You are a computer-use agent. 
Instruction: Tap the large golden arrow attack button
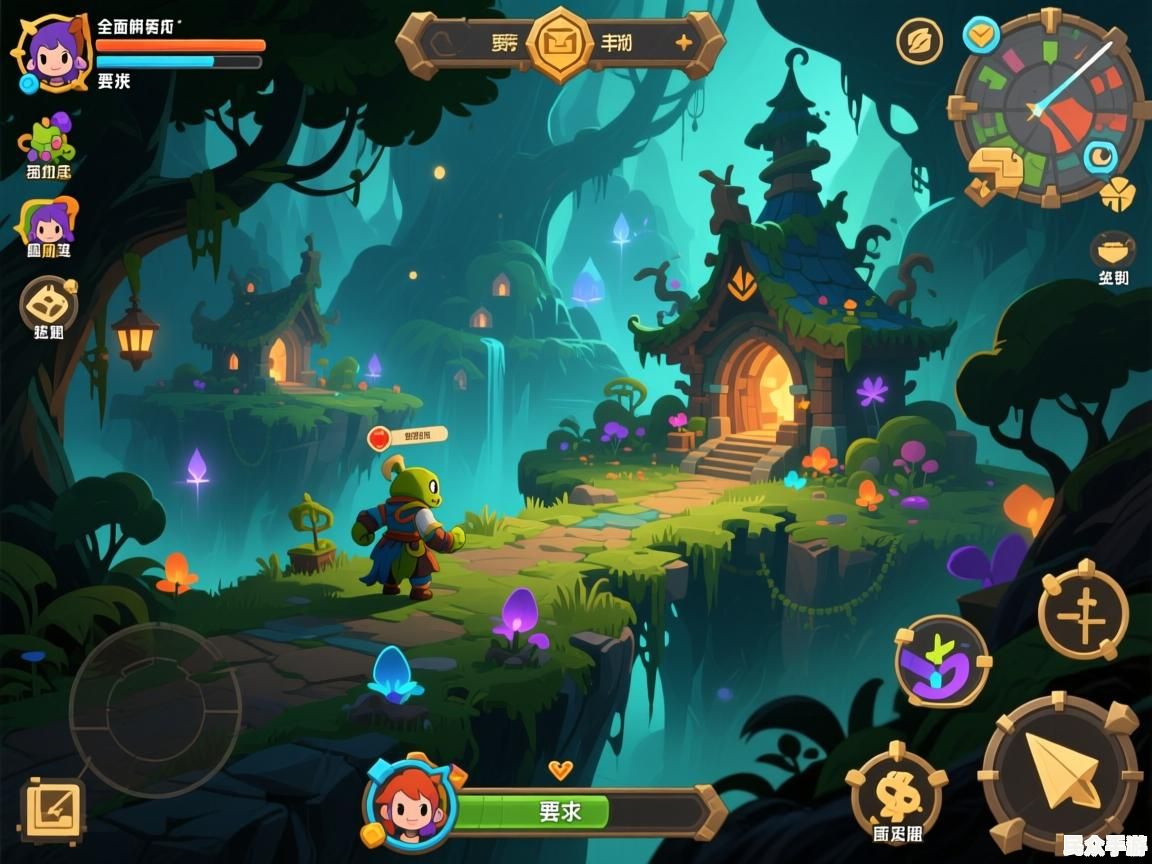(1061, 772)
